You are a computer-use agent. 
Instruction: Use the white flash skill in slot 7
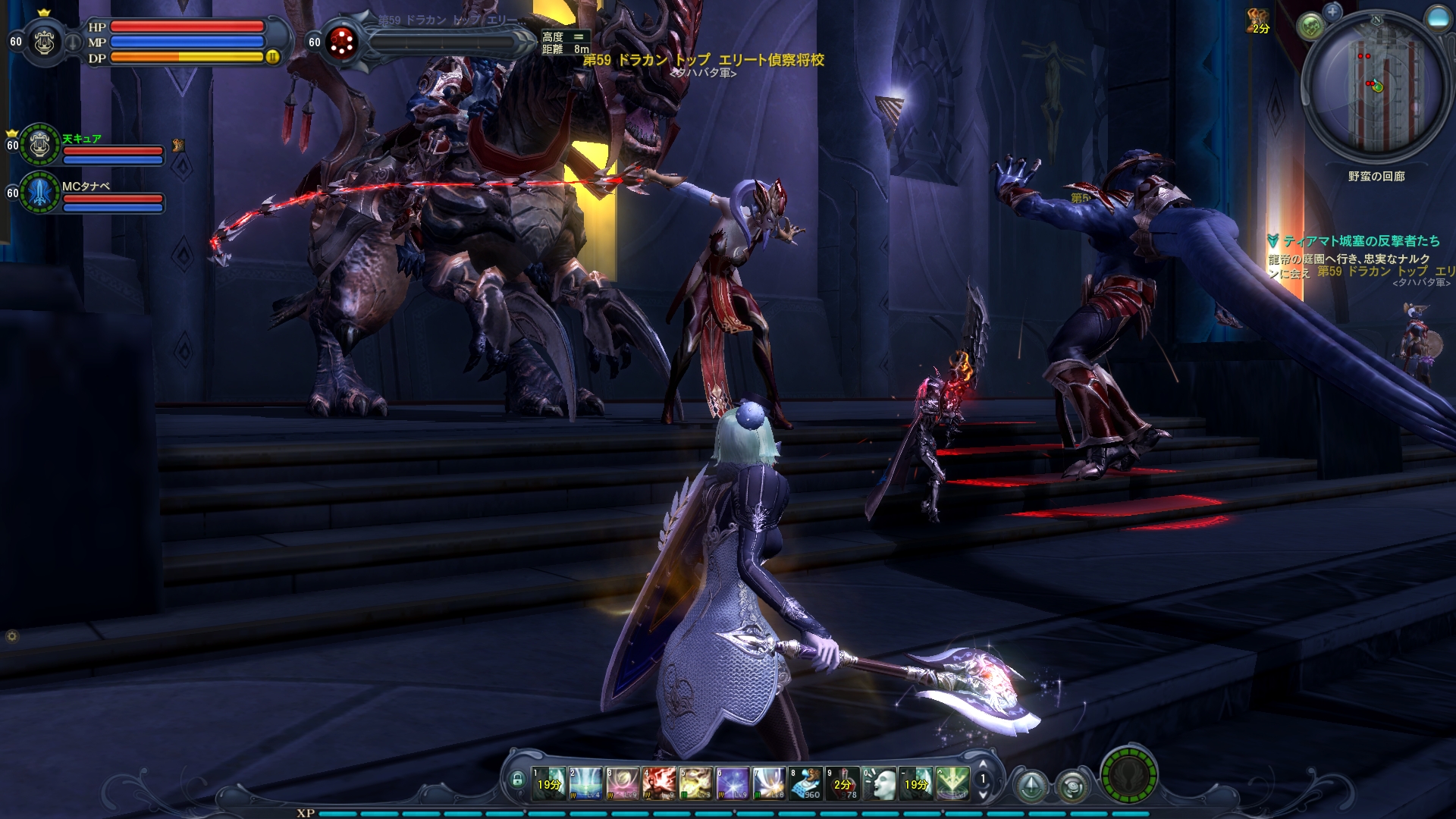769,783
